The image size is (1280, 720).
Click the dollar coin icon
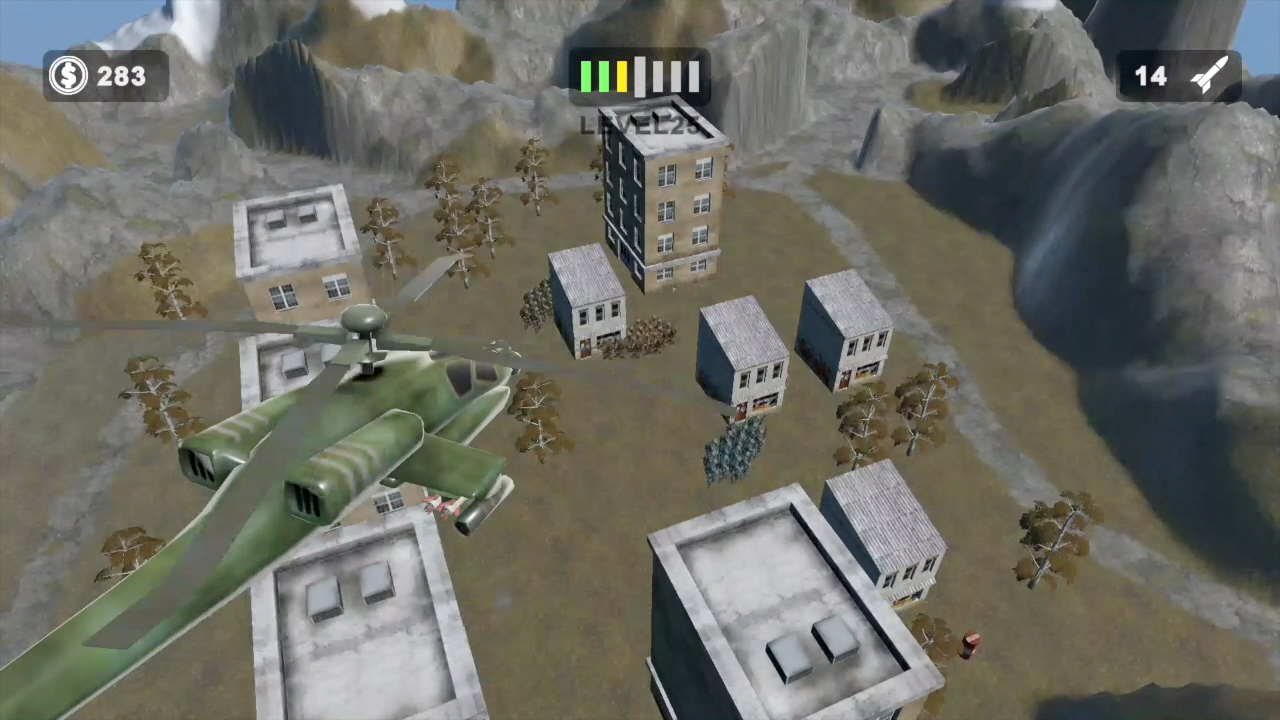(x=68, y=76)
